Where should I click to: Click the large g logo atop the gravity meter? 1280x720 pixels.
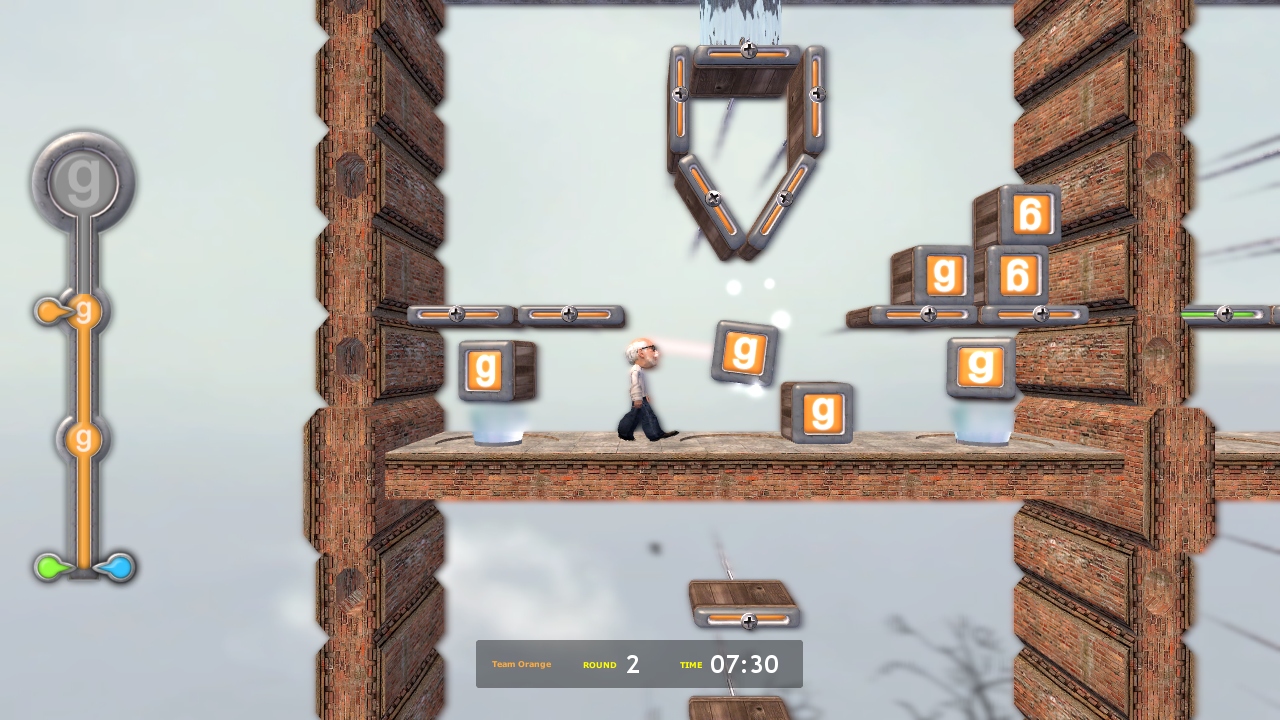click(x=83, y=178)
